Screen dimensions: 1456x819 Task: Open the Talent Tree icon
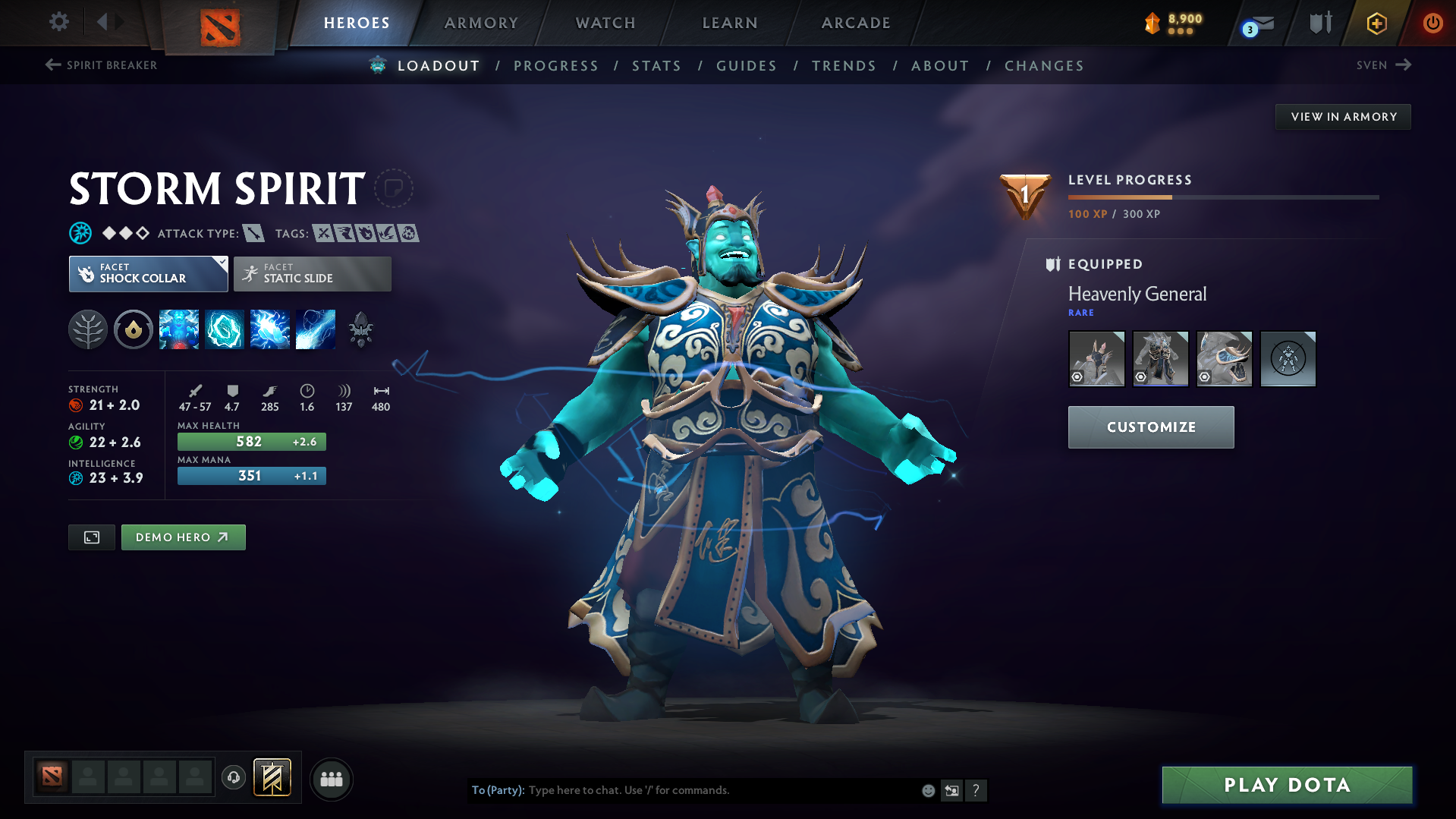[x=88, y=329]
